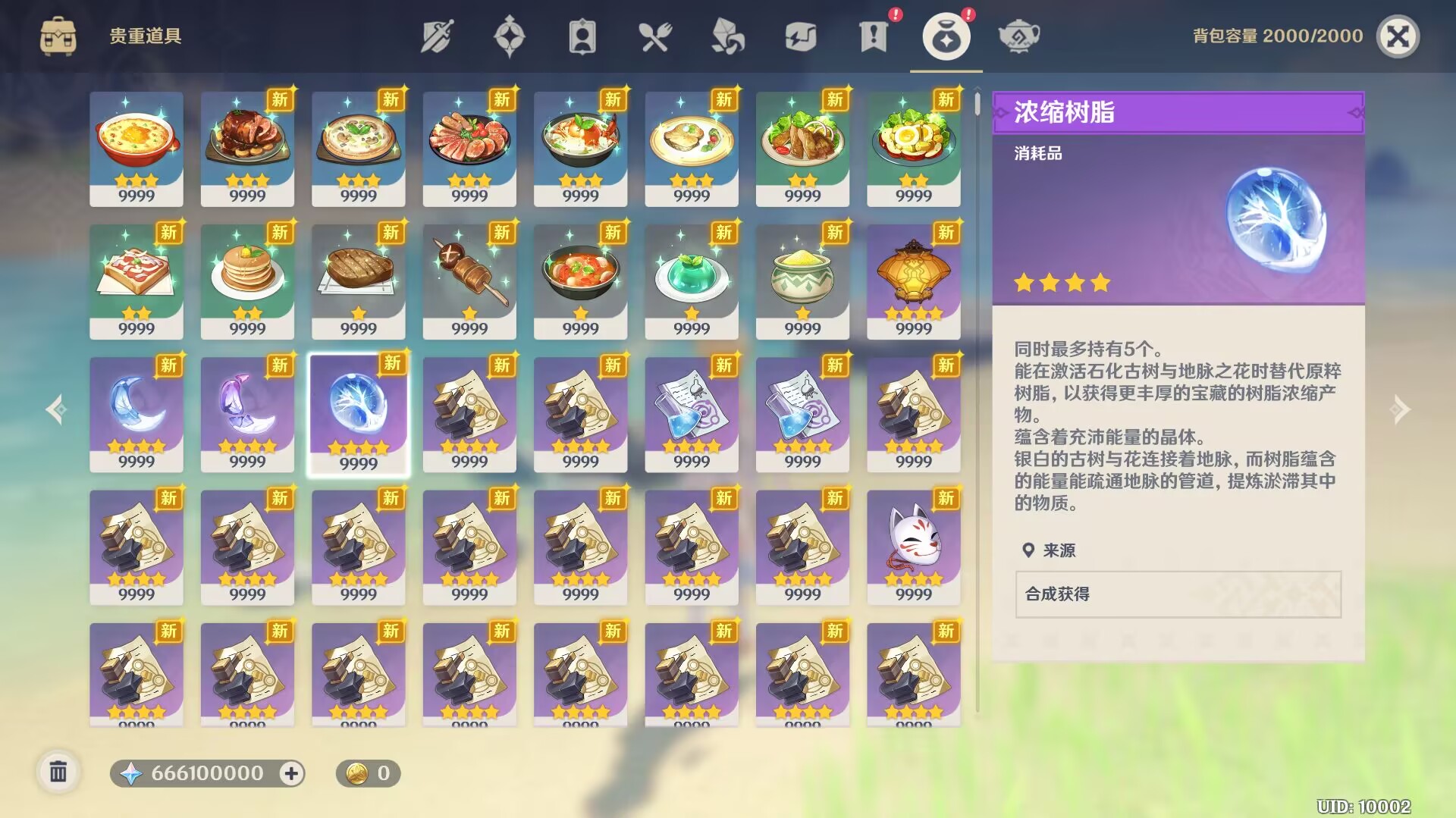Open the Serenitea Pot furnishings tab

point(1019,35)
